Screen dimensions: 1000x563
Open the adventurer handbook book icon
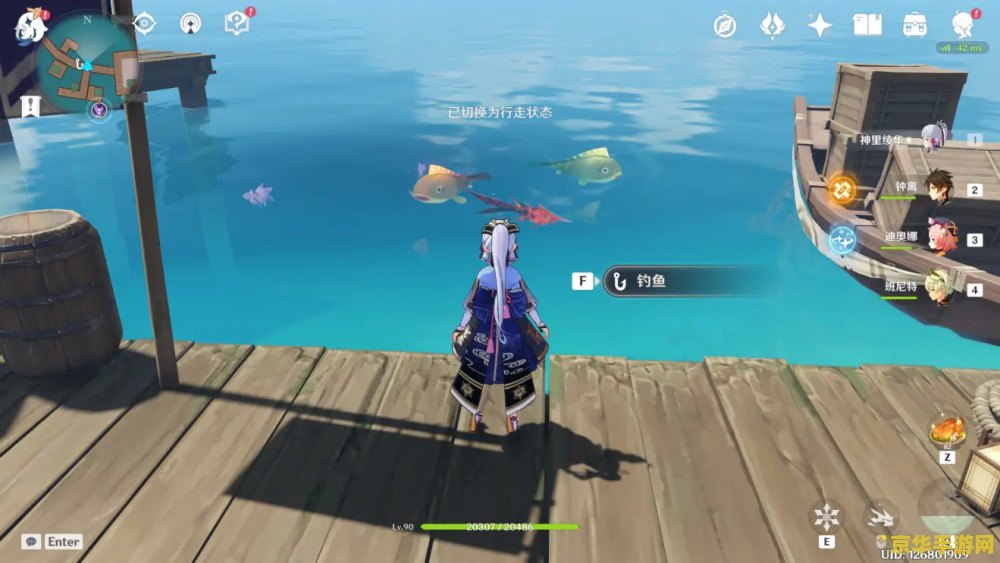click(x=867, y=25)
